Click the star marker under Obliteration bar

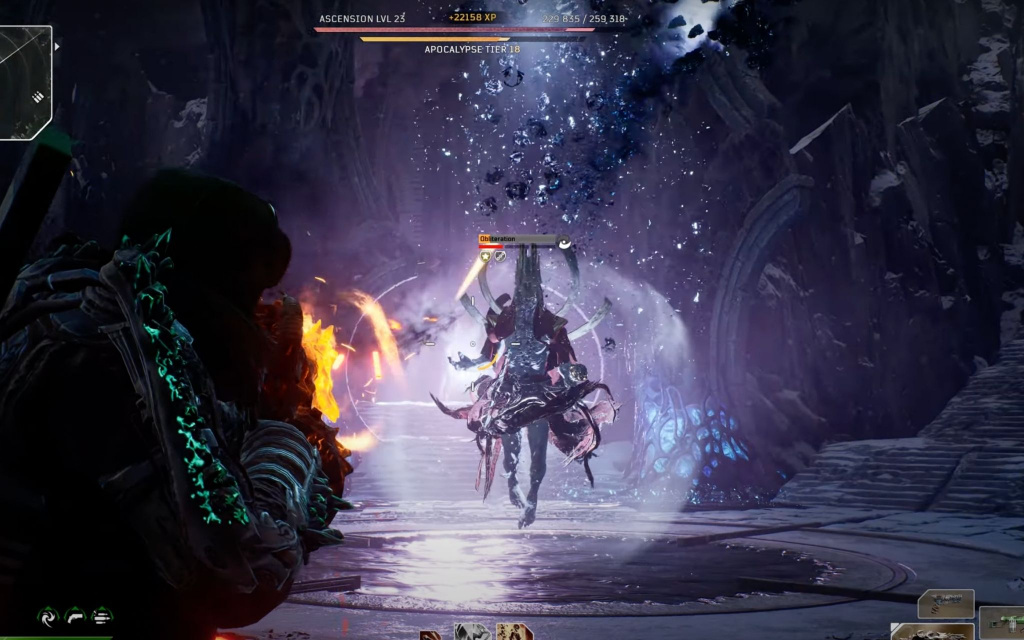(486, 256)
